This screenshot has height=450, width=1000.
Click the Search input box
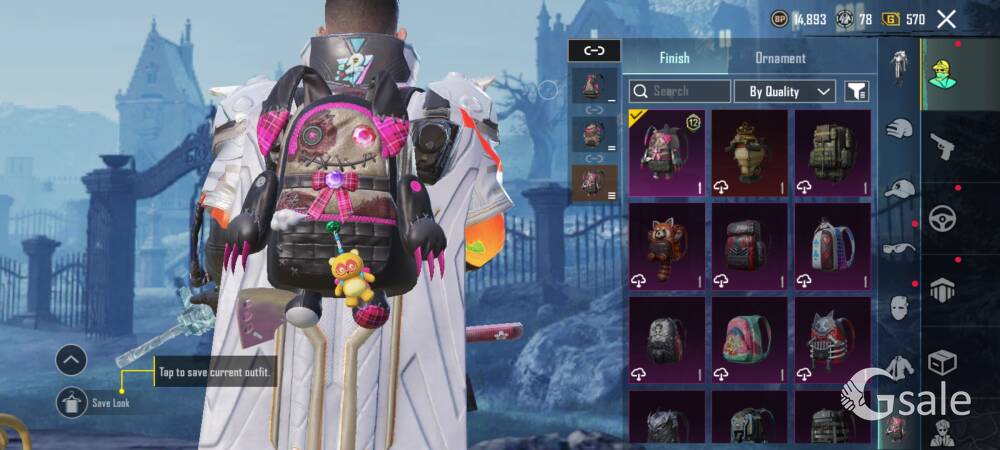pyautogui.click(x=680, y=91)
